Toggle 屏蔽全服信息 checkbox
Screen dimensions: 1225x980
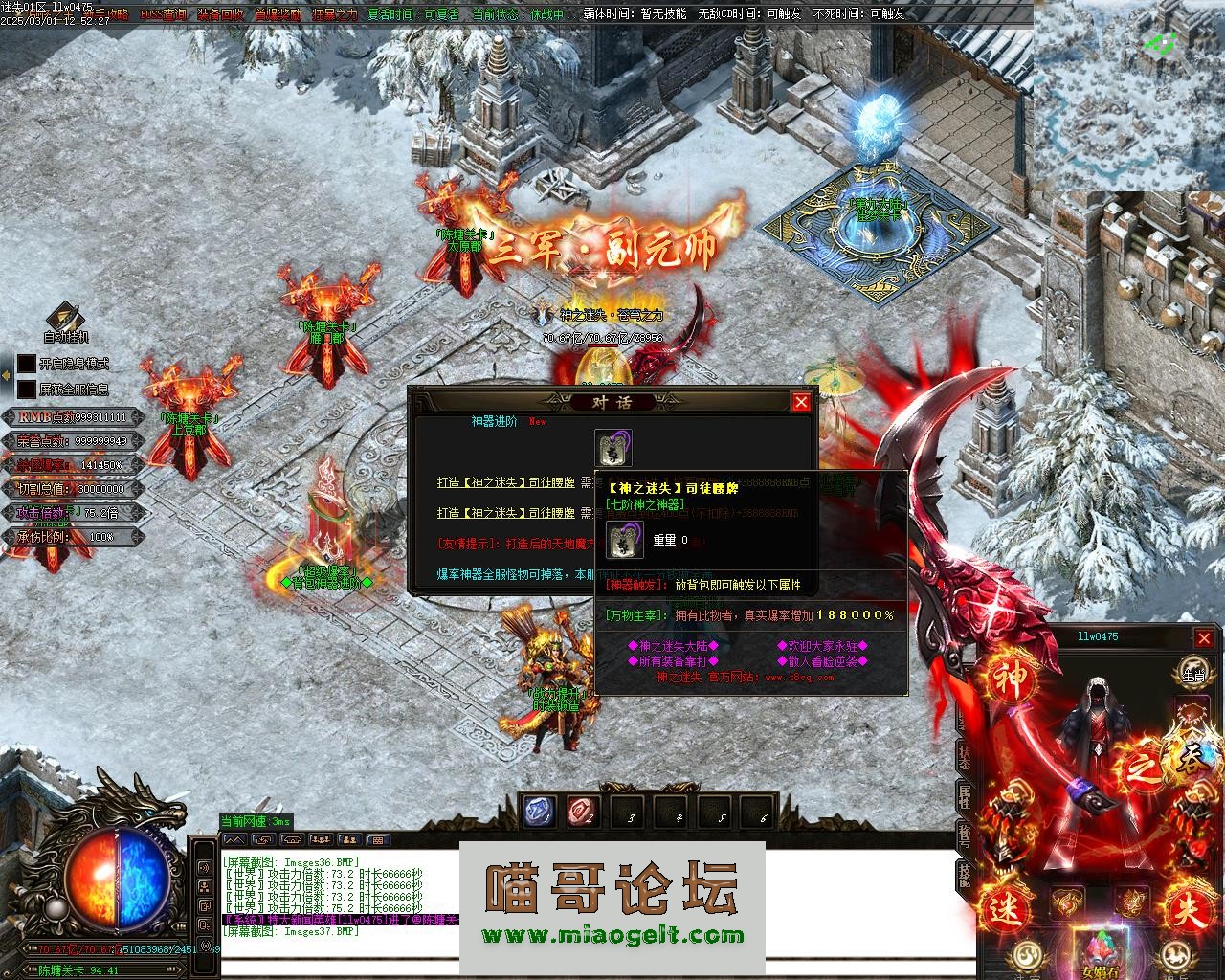pos(26,390)
